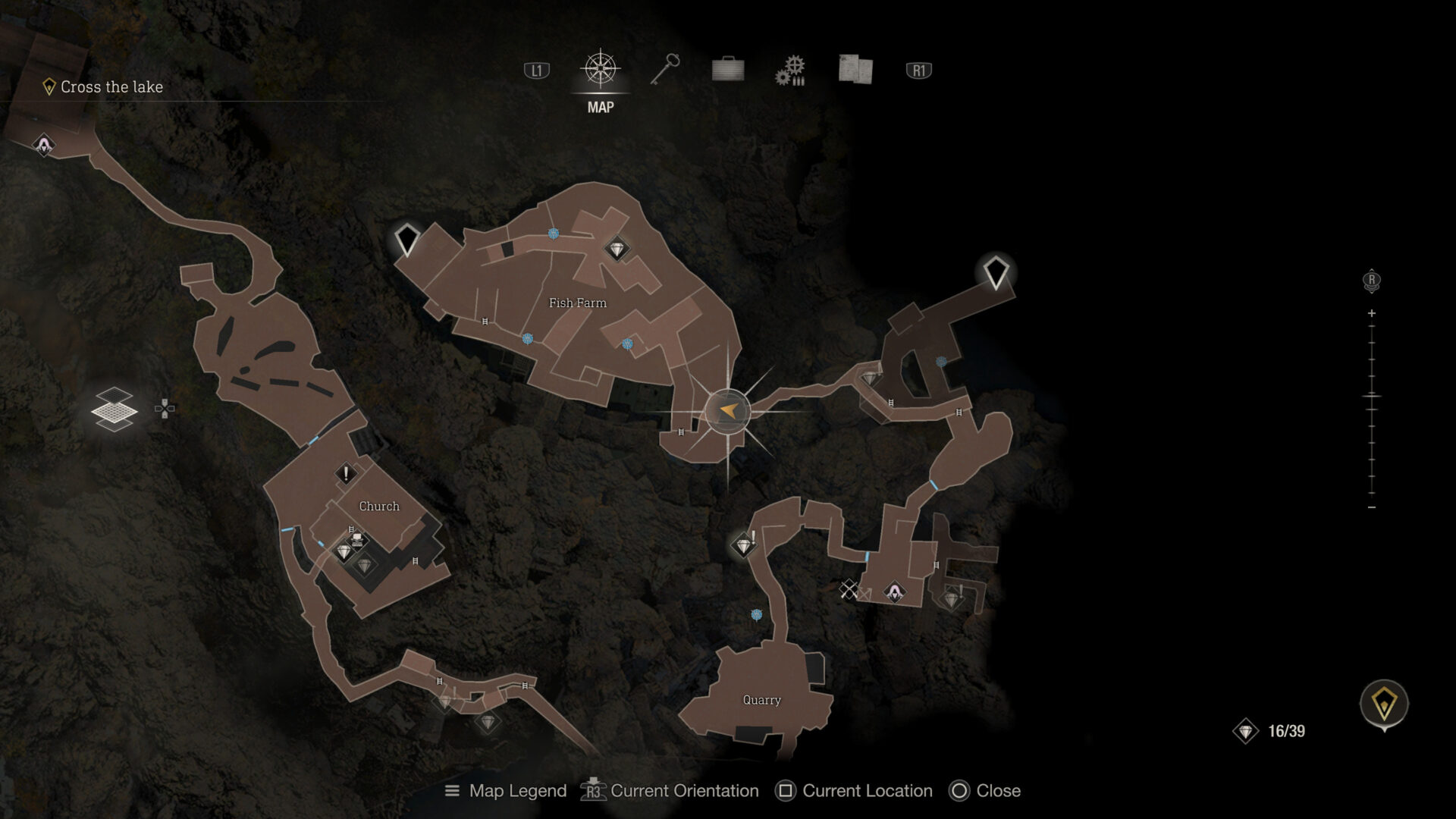Switch tab with the L1 prompt
This screenshot has width=1456, height=819.
535,69
